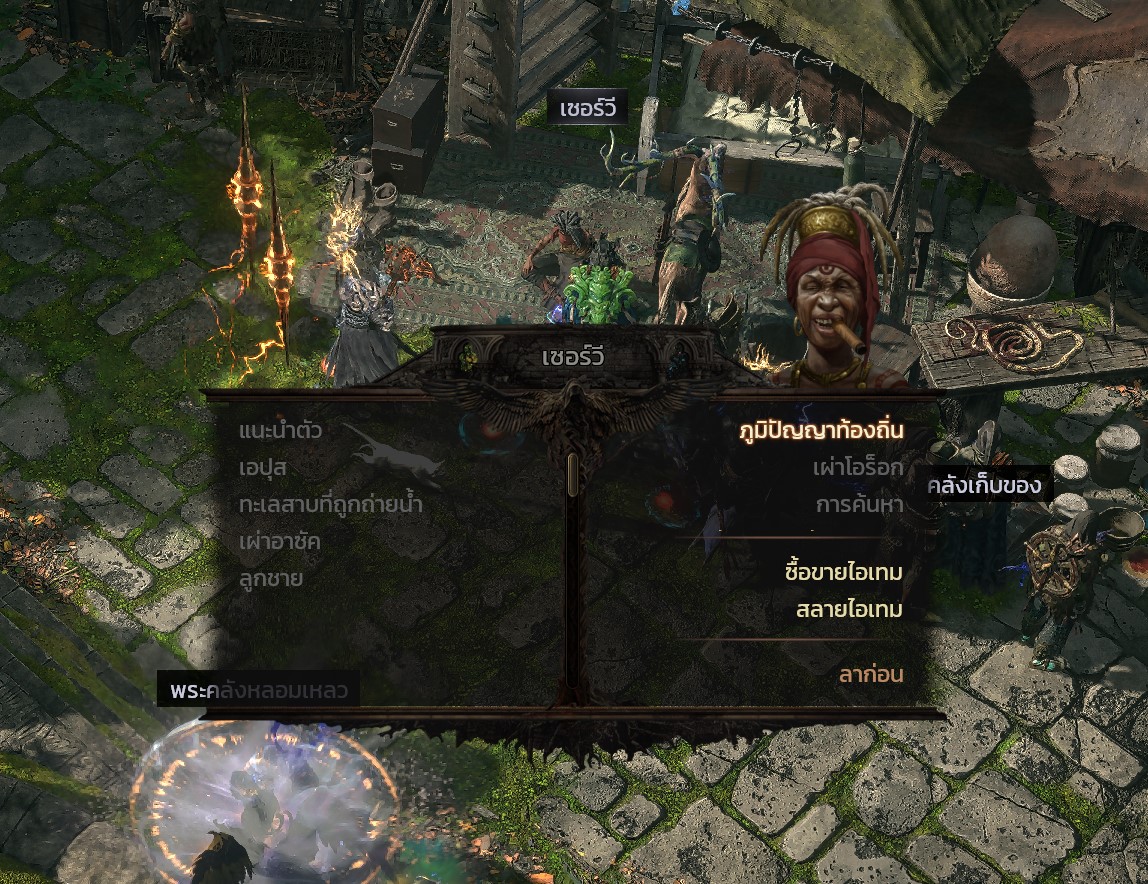Click ลาก่อน to end the conversation

click(x=870, y=675)
